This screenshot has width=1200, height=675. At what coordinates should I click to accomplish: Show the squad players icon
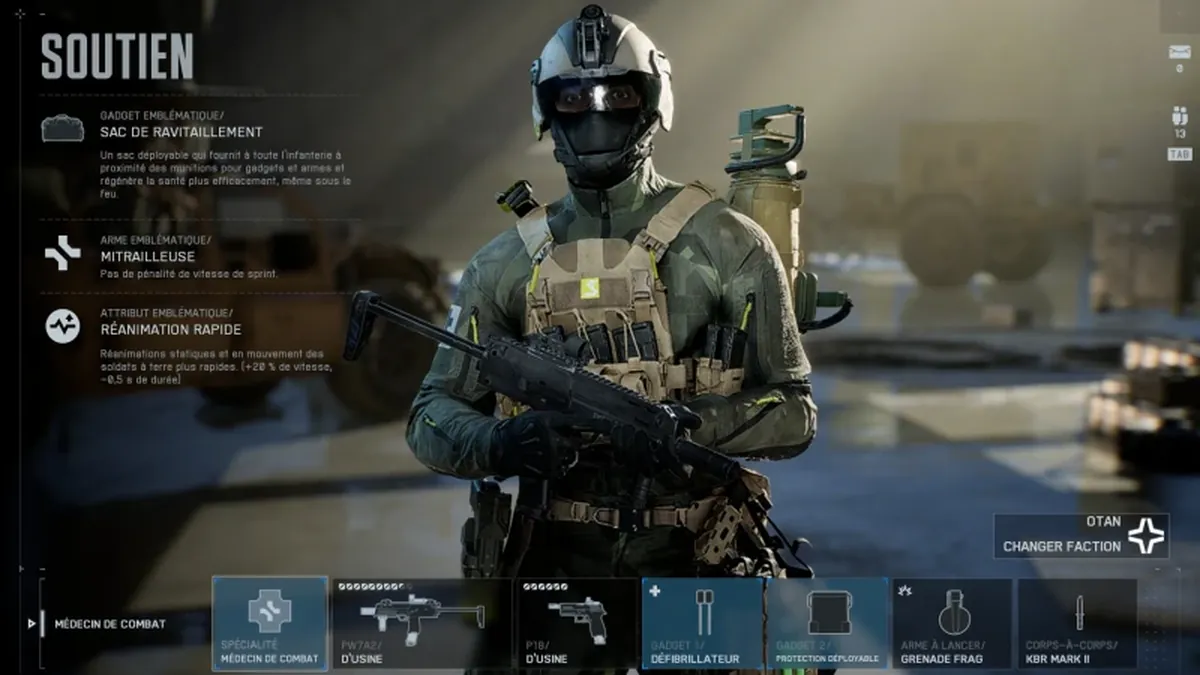point(1179,116)
